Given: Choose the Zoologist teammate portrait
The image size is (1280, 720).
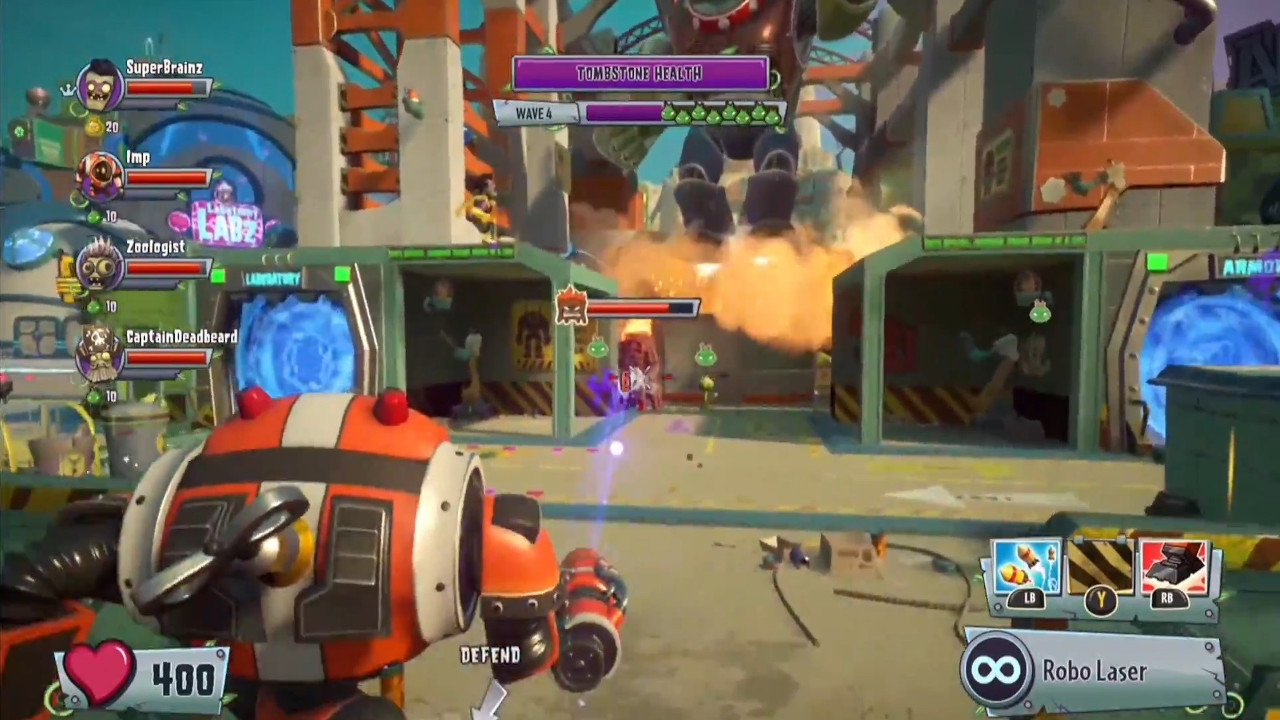Looking at the screenshot, I should (98, 266).
